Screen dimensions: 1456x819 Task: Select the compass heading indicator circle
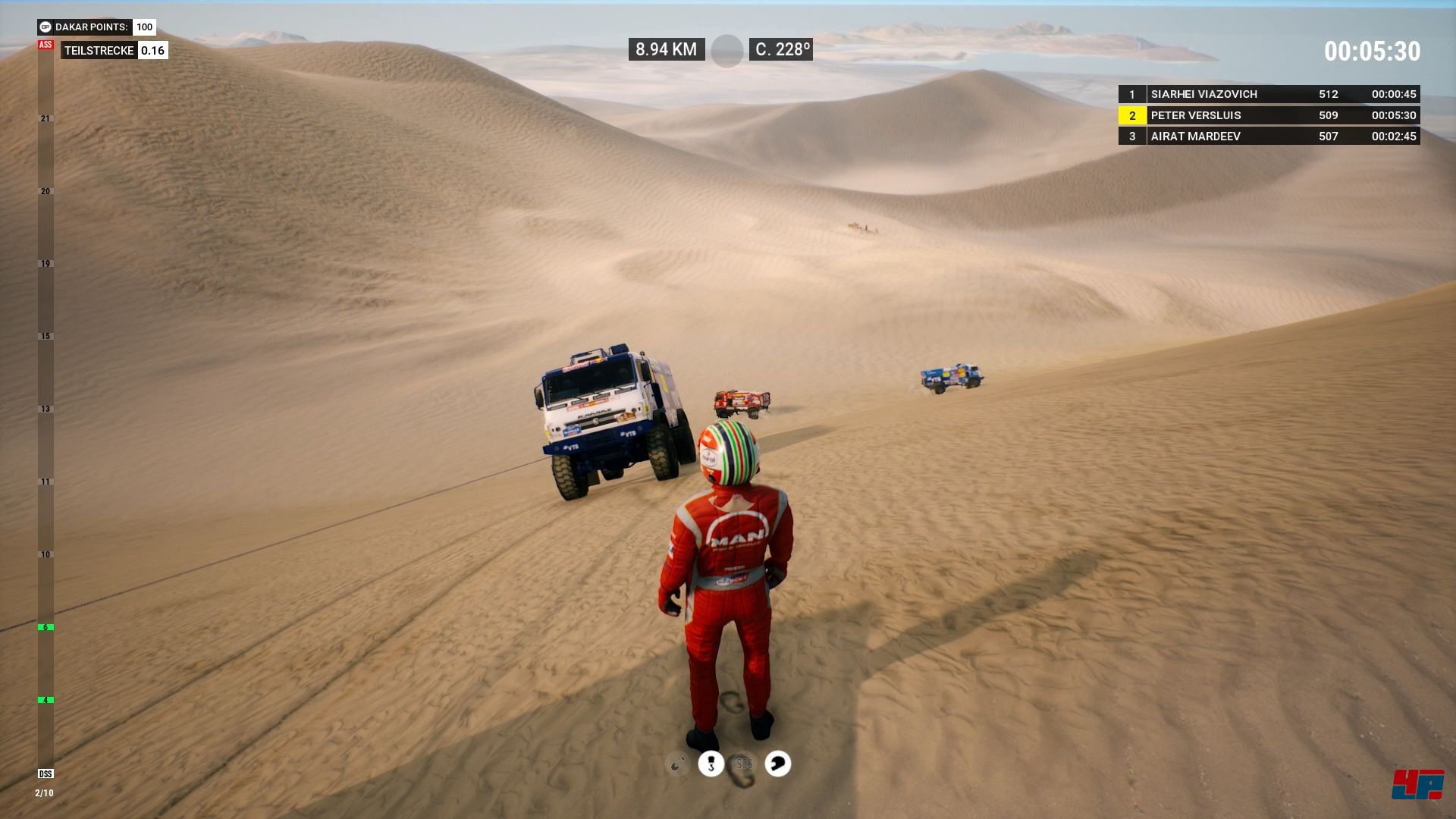tap(726, 51)
